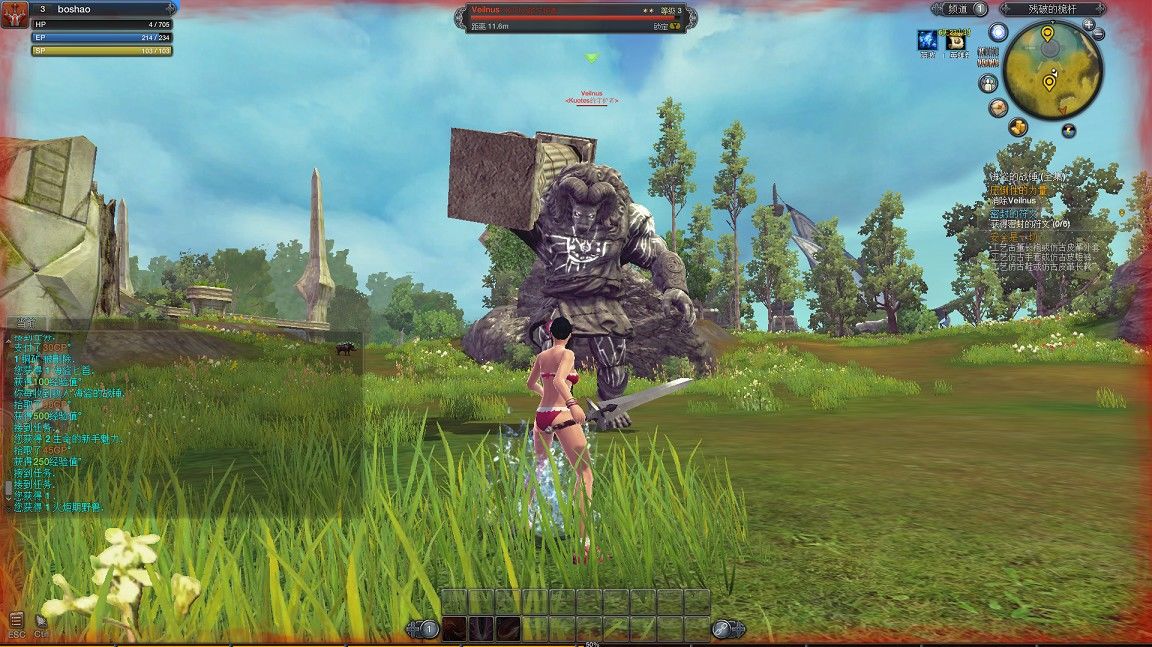Open the character silhouette button near minimap
Screen dimensions: 1152x647
(x=987, y=82)
